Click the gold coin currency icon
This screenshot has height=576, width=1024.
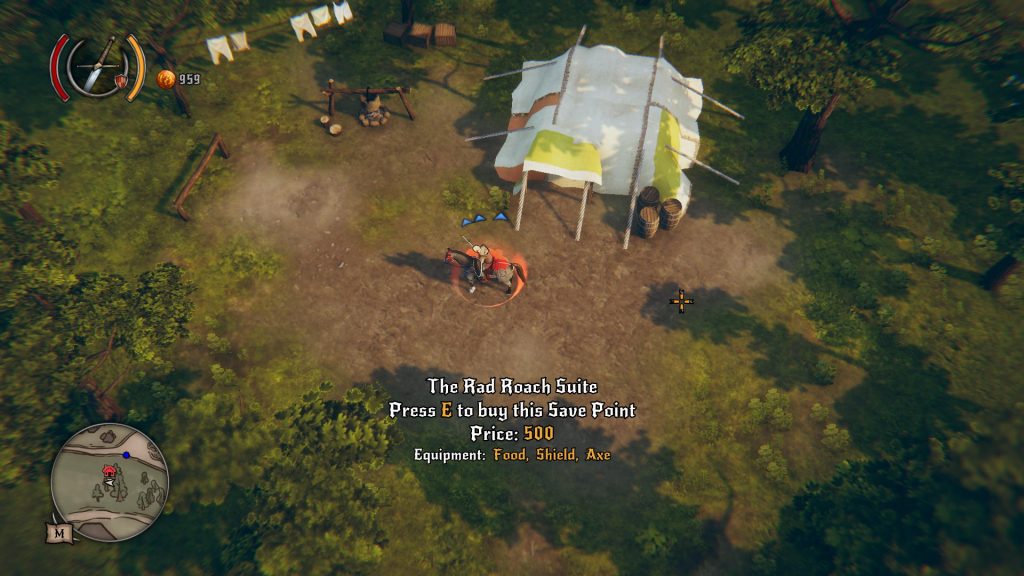pos(166,79)
